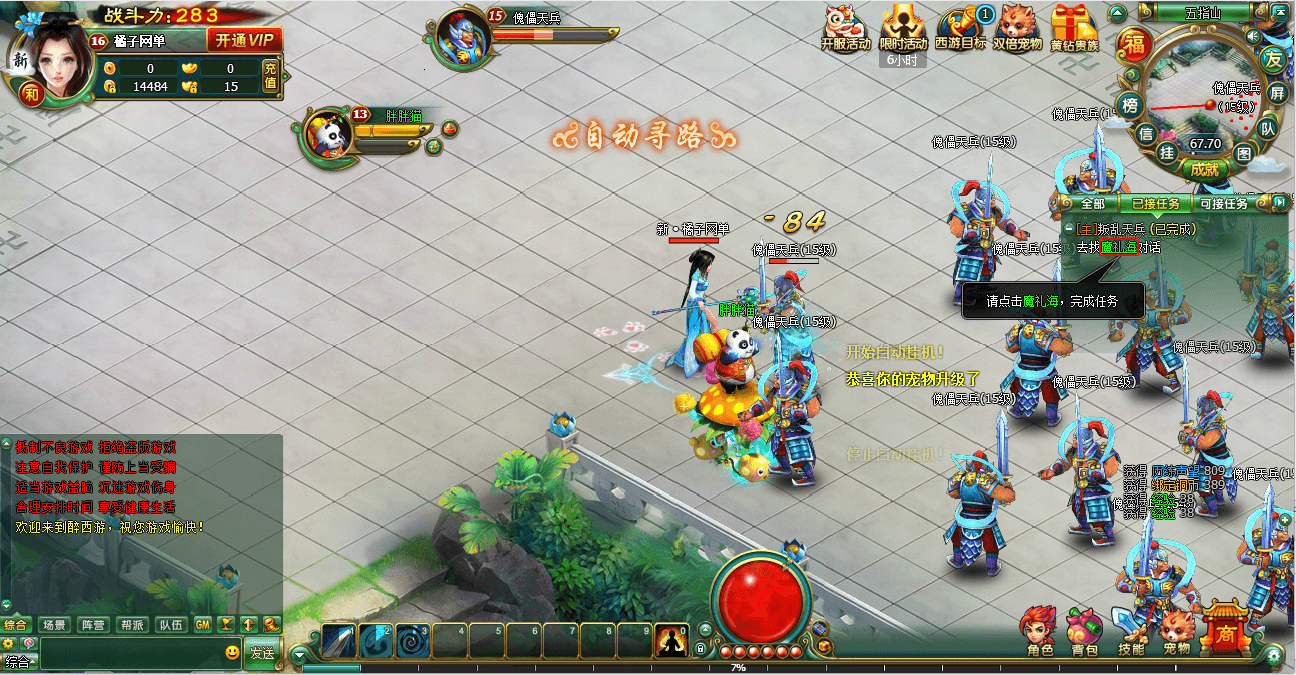Open the 背包 bag inventory
This screenshot has width=1296, height=675.
point(1085,631)
